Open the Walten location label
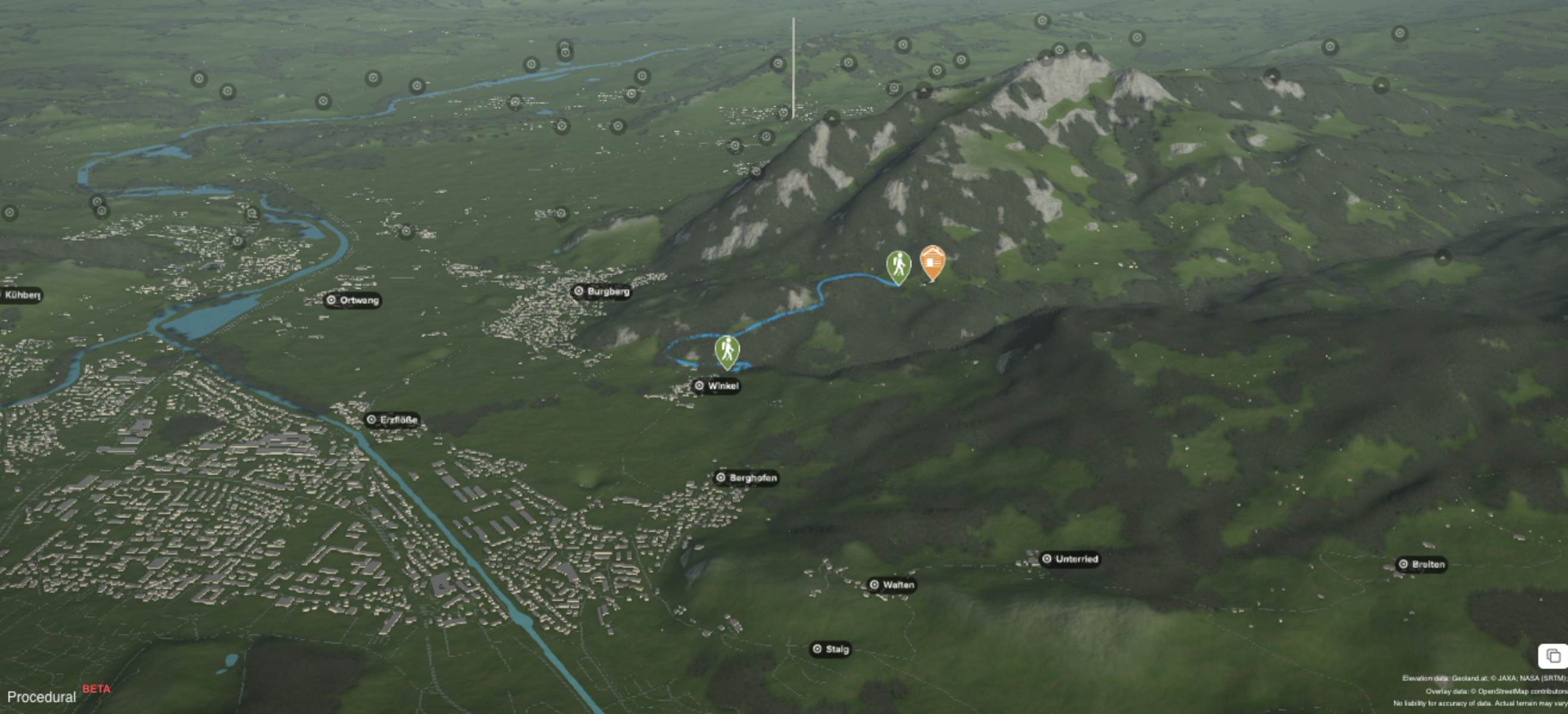Screen dimensions: 1568x714 pos(892,585)
